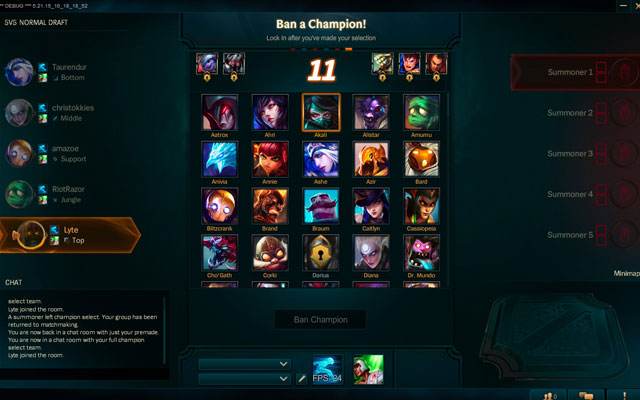
Task: Select Azir champion portrait
Action: (371, 158)
